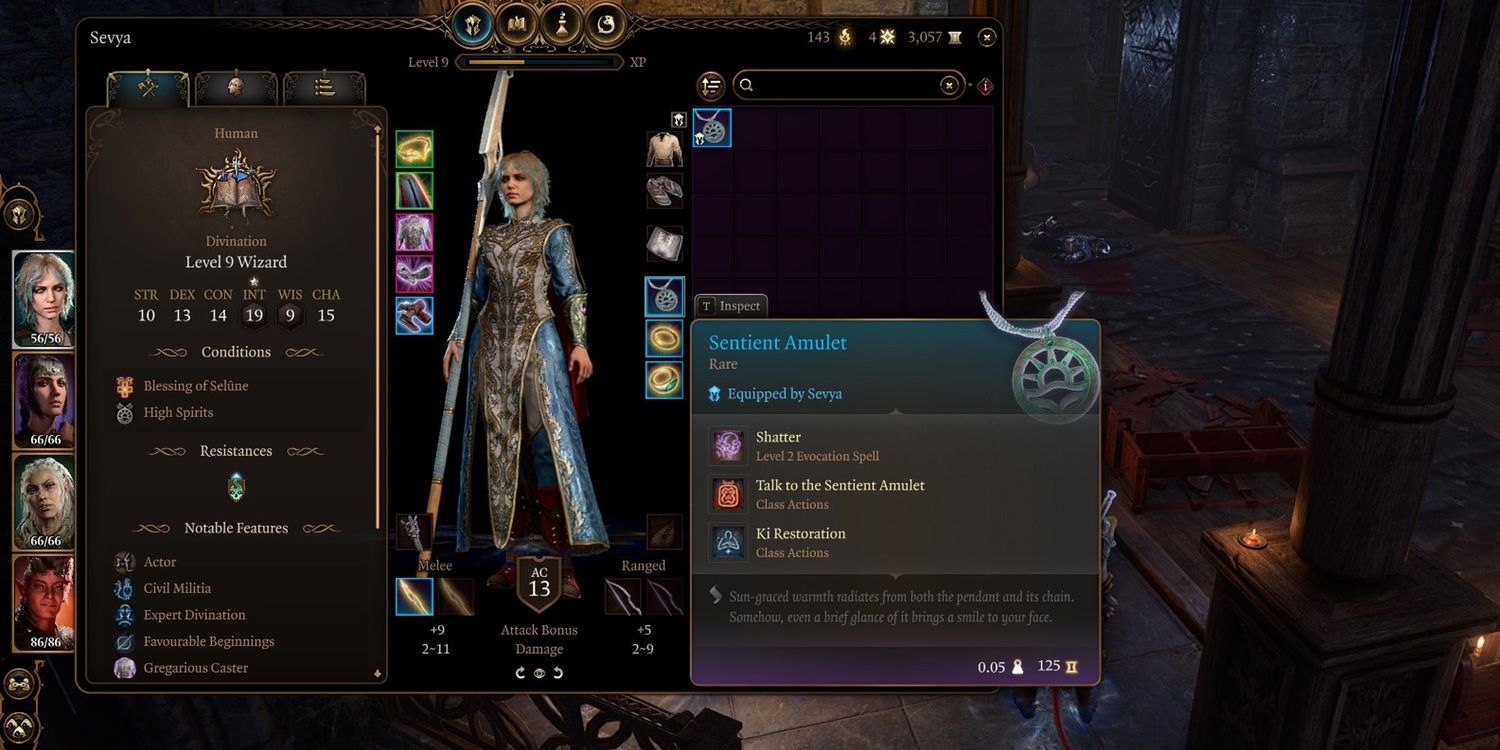
Task: Click the melee main-hand quarterstaff slot
Action: tap(414, 596)
